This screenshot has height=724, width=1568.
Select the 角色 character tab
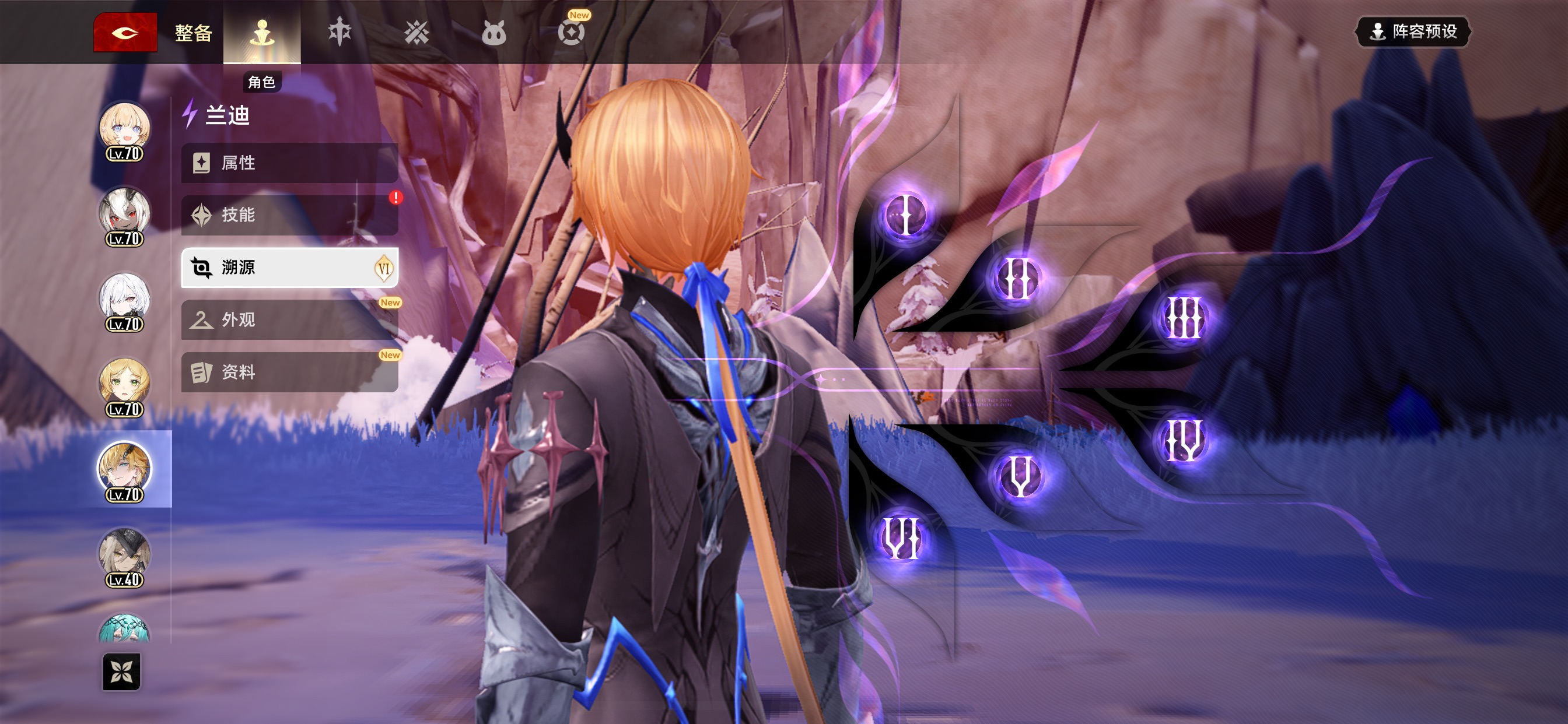262,32
